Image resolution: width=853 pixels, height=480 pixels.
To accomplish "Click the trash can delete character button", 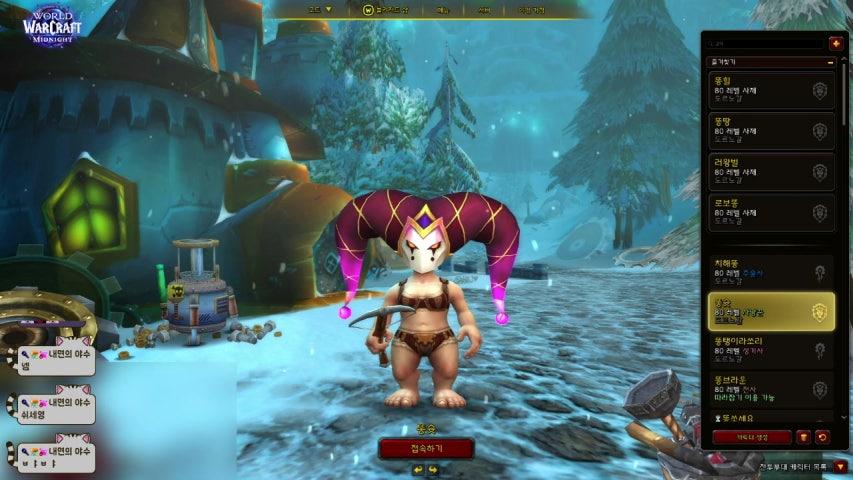I will click(803, 437).
